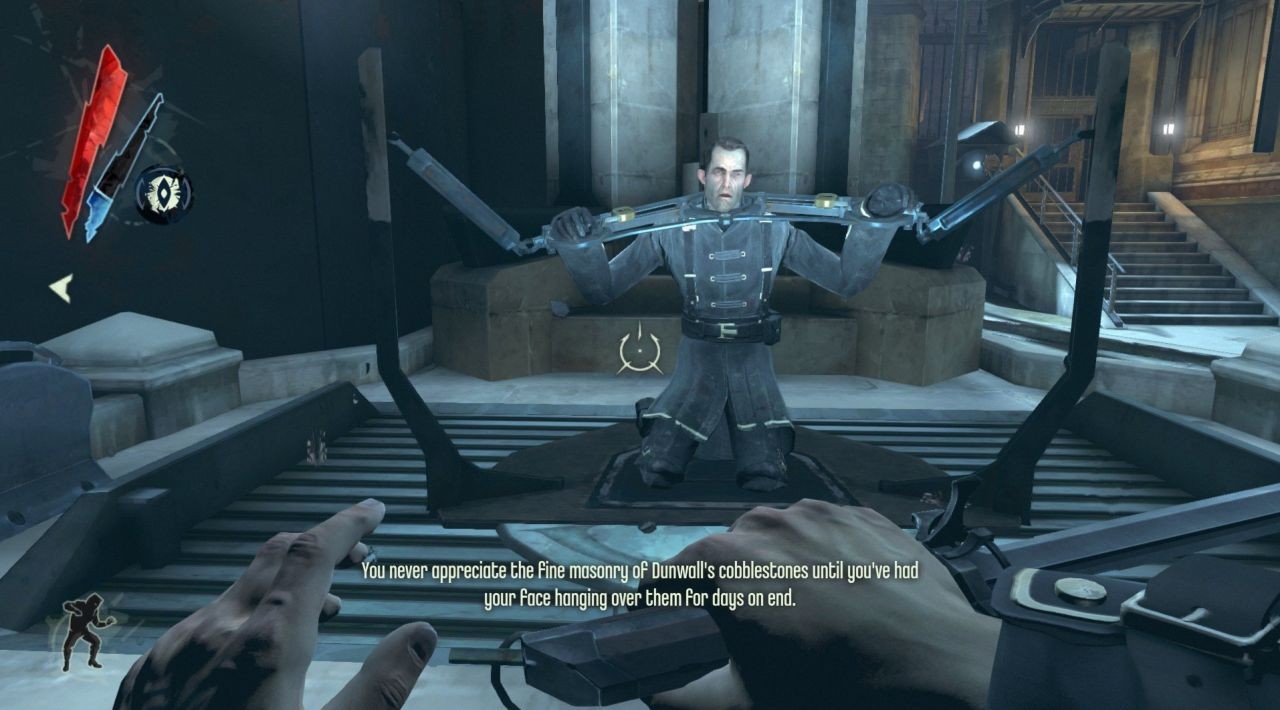The image size is (1280, 710).
Task: Click the circular interaction reticle icon
Action: [x=640, y=349]
